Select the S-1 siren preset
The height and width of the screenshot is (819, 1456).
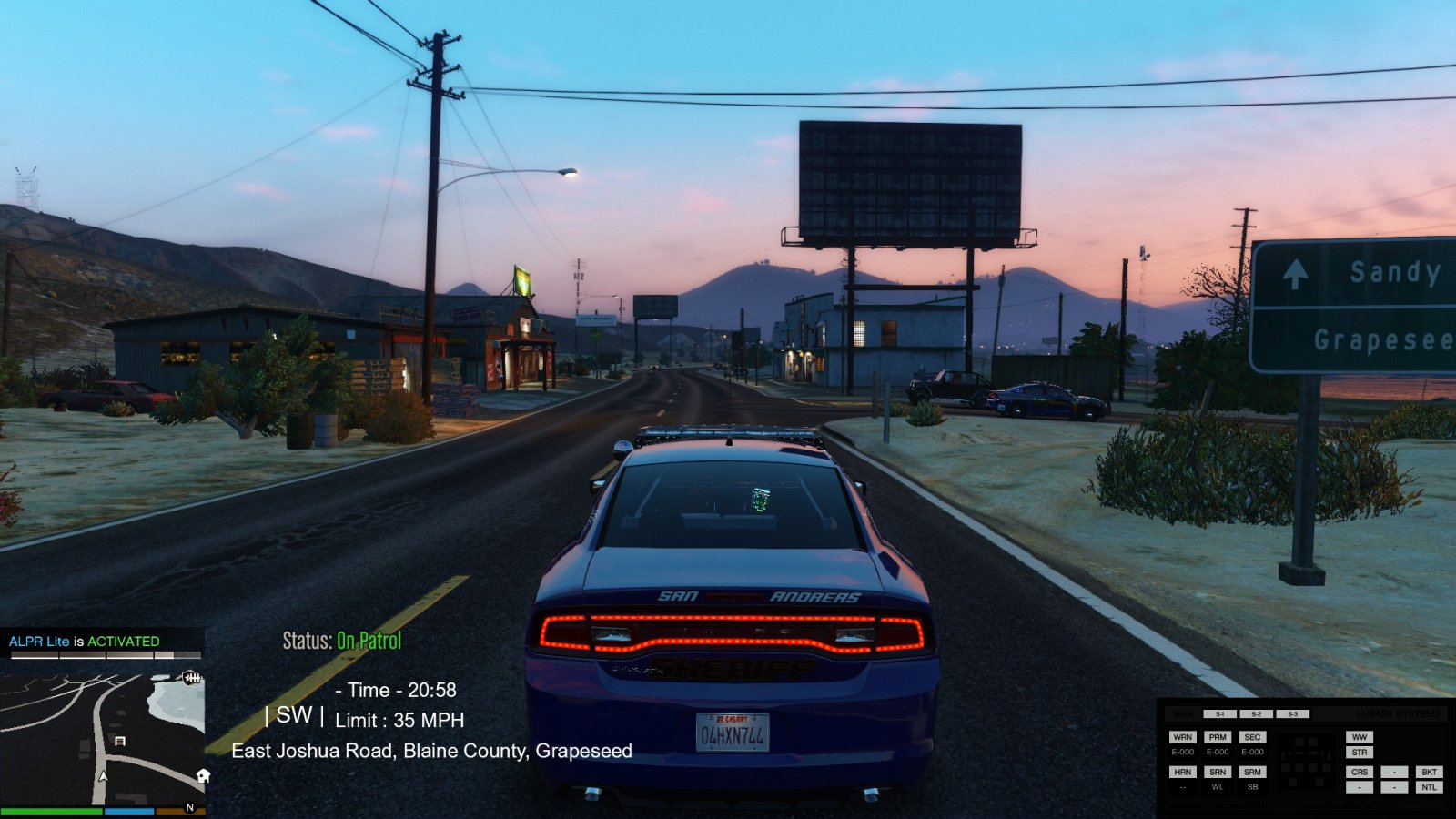[1219, 714]
